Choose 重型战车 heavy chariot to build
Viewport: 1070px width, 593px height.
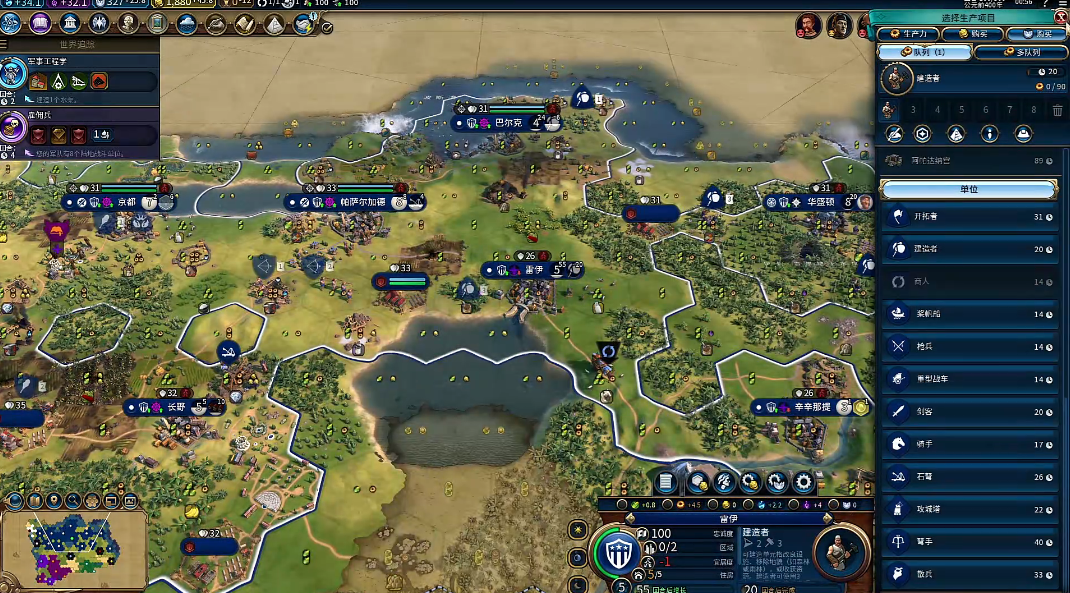pyautogui.click(x=968, y=379)
